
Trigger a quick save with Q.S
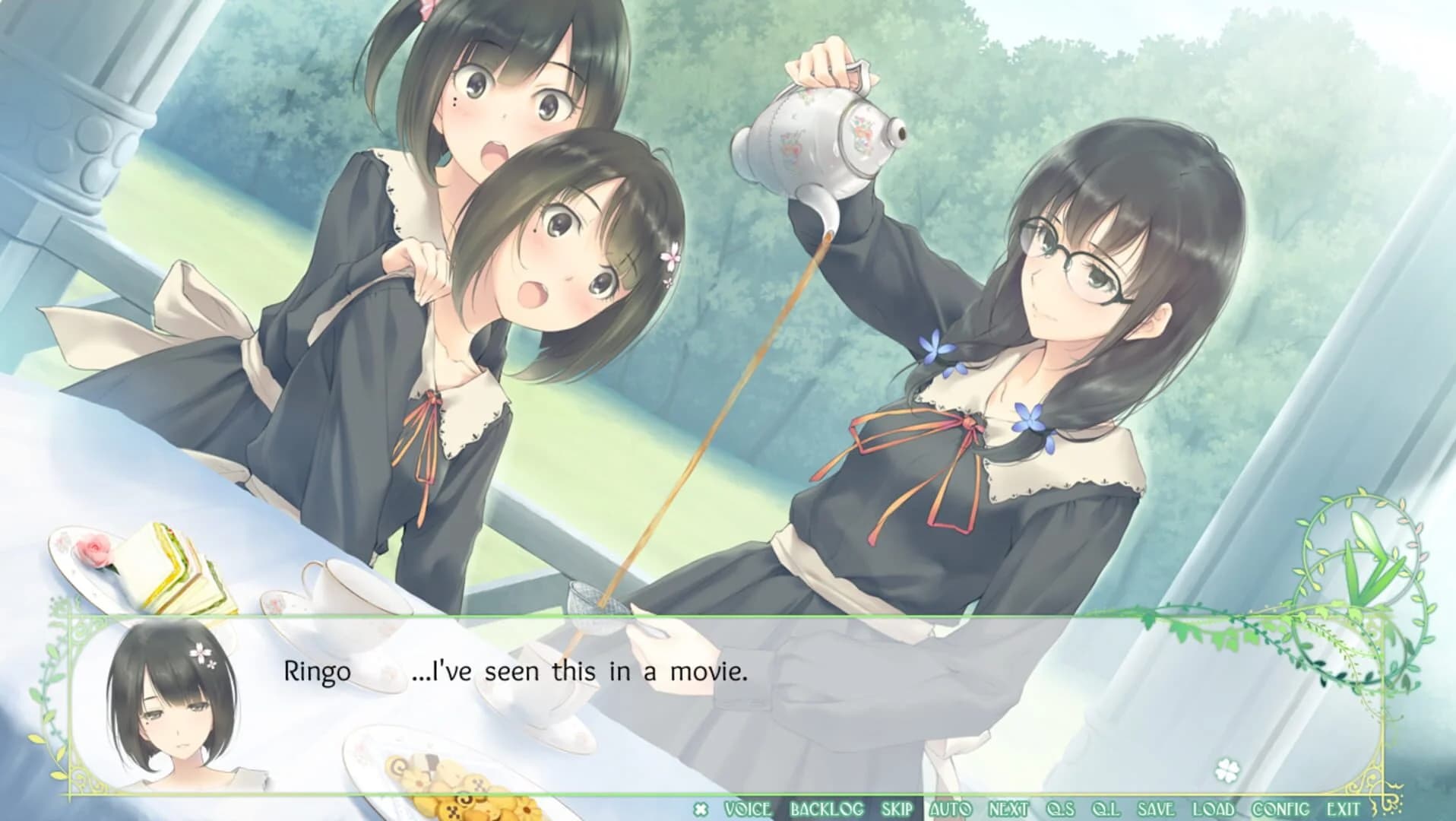pyautogui.click(x=1060, y=808)
